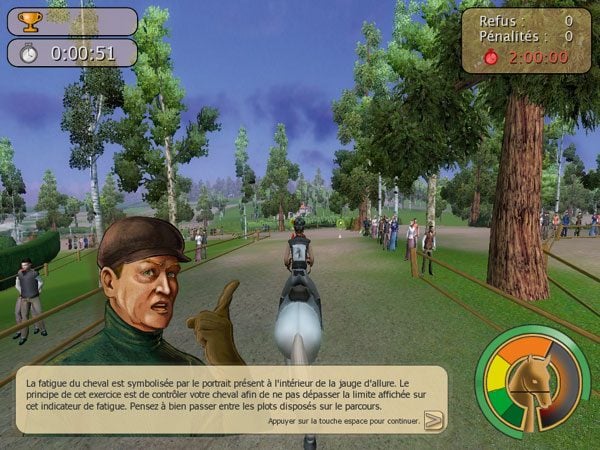Click the continue arrow in the tutorial box
This screenshot has width=600, height=450.
pos(433,420)
